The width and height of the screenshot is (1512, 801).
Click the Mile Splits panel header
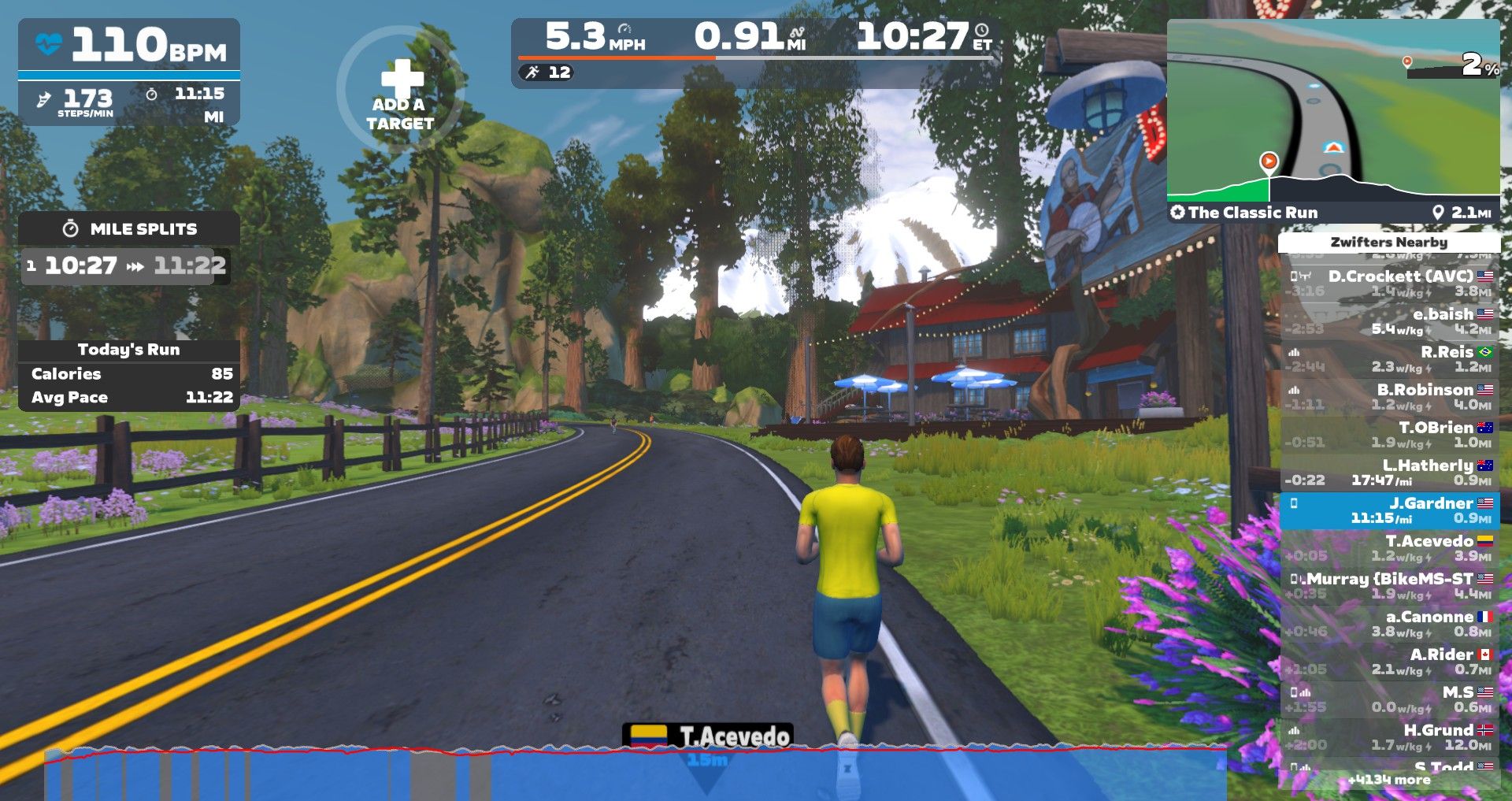129,228
